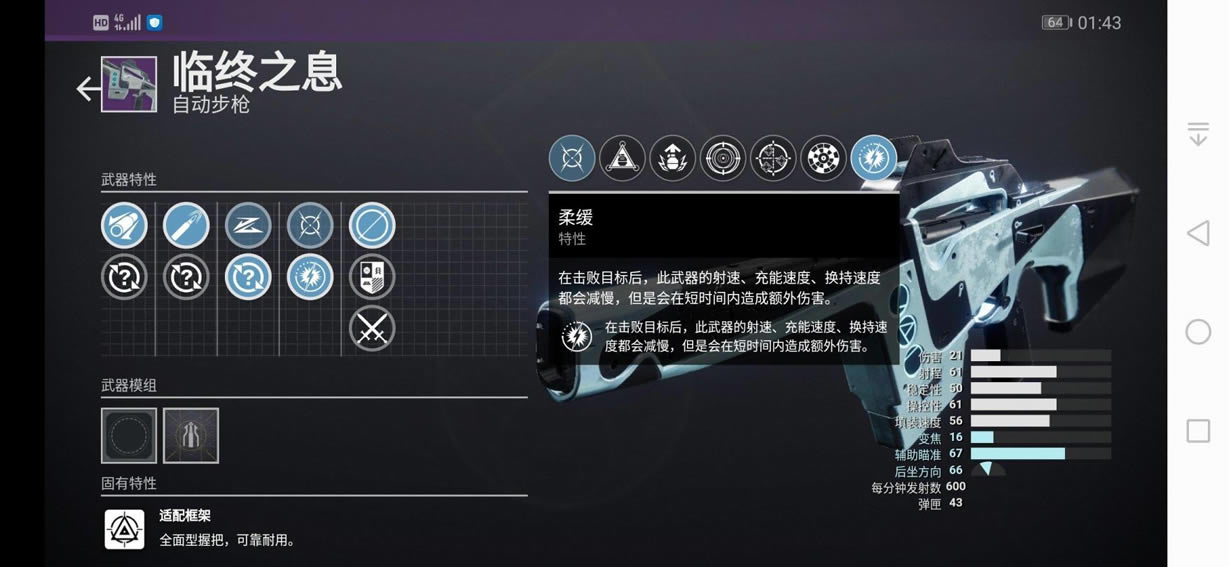Choose the grenade-in-triangle perk icon
Screen dimensions: 1229x567
point(622,159)
